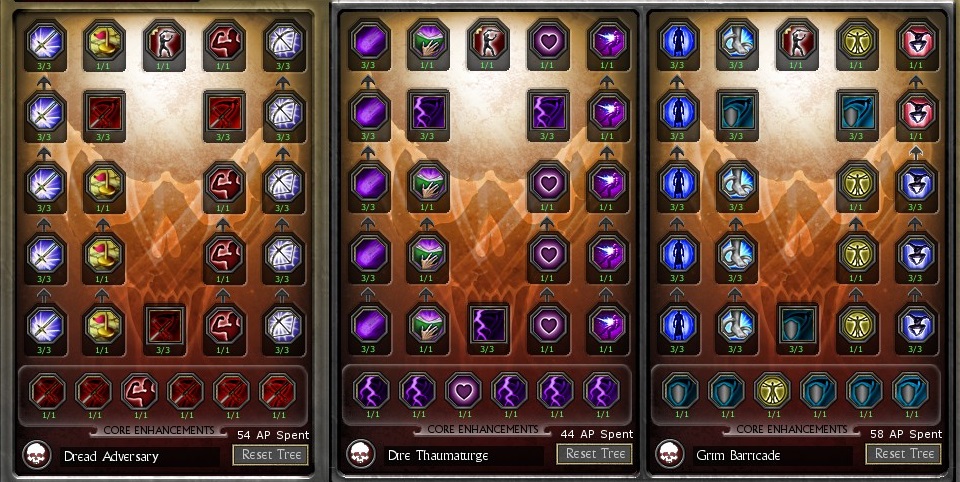
Task: Activate the red staff-figure enhancement in Grim Barricade
Action: tap(797, 42)
